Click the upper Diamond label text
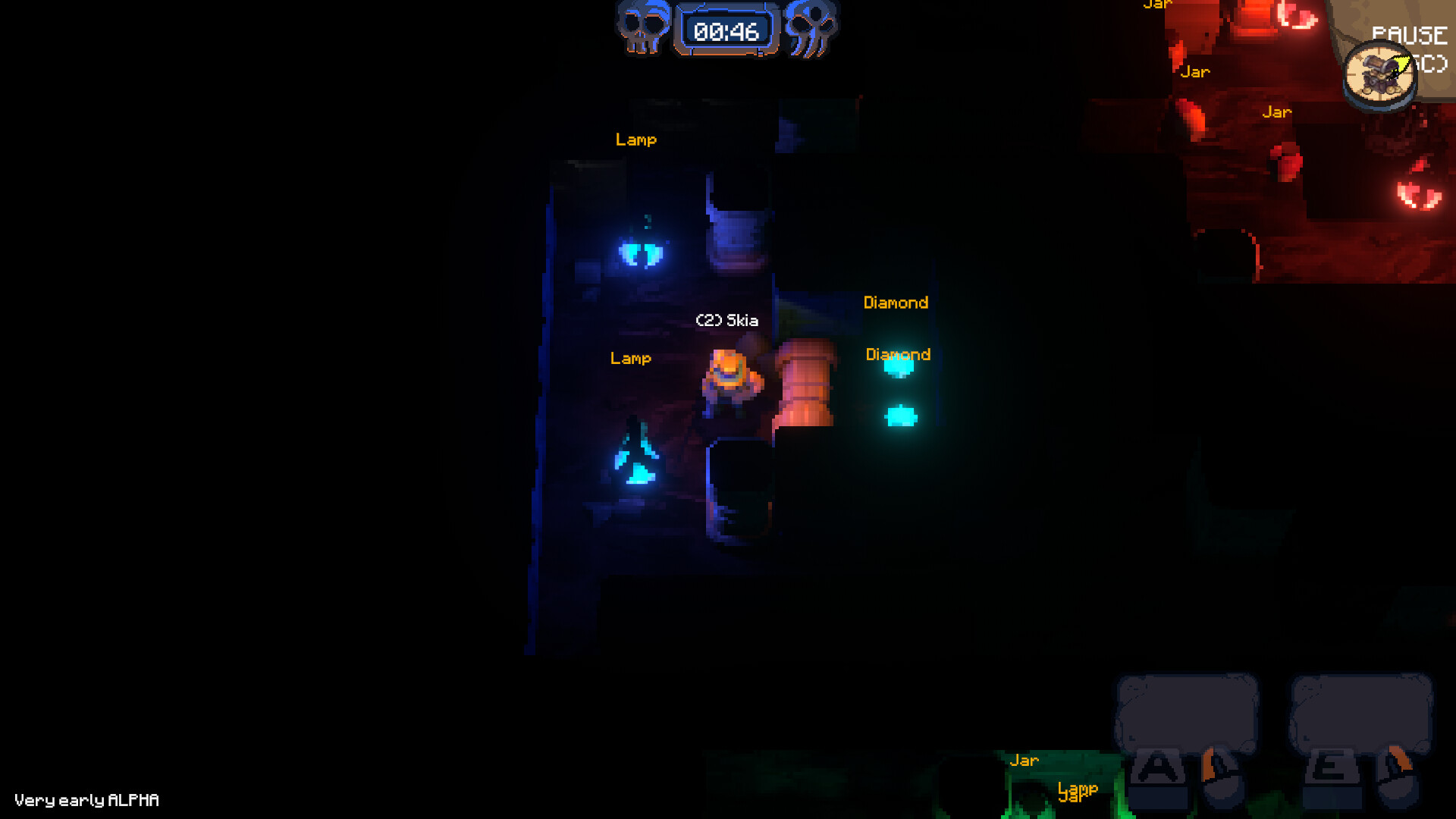Image resolution: width=1456 pixels, height=819 pixels. tap(897, 302)
